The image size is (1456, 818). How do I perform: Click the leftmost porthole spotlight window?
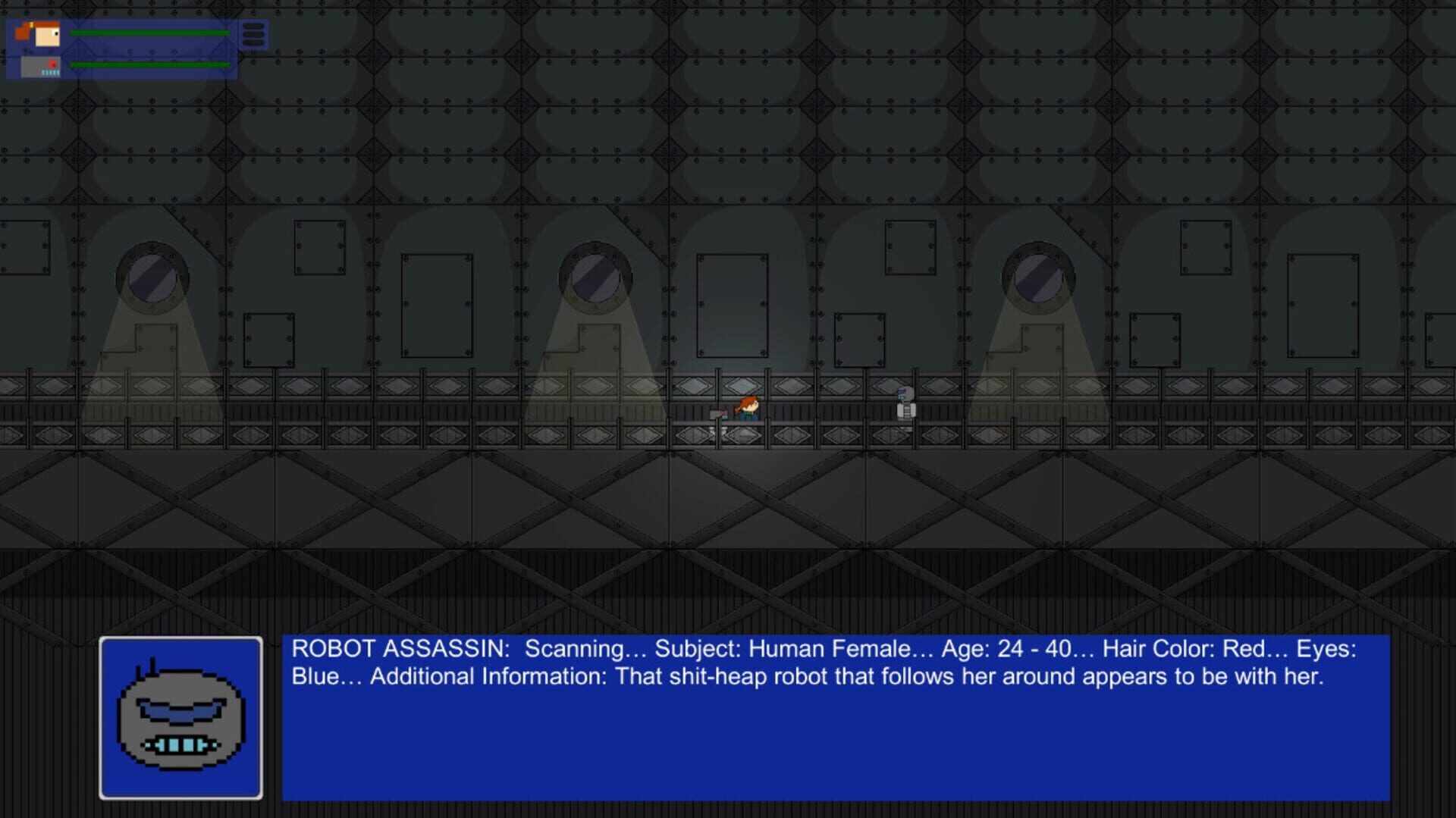[152, 277]
